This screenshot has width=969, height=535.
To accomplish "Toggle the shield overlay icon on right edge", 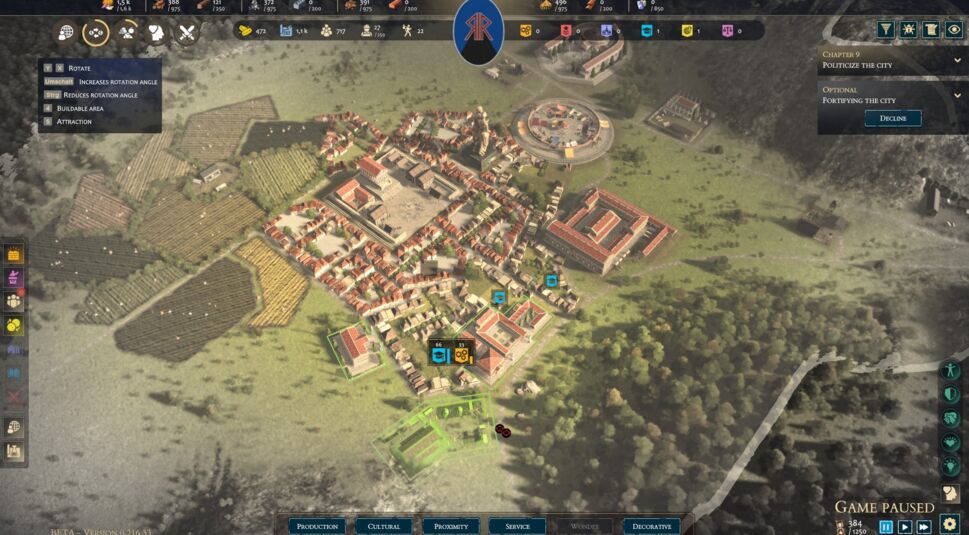I will coord(951,394).
